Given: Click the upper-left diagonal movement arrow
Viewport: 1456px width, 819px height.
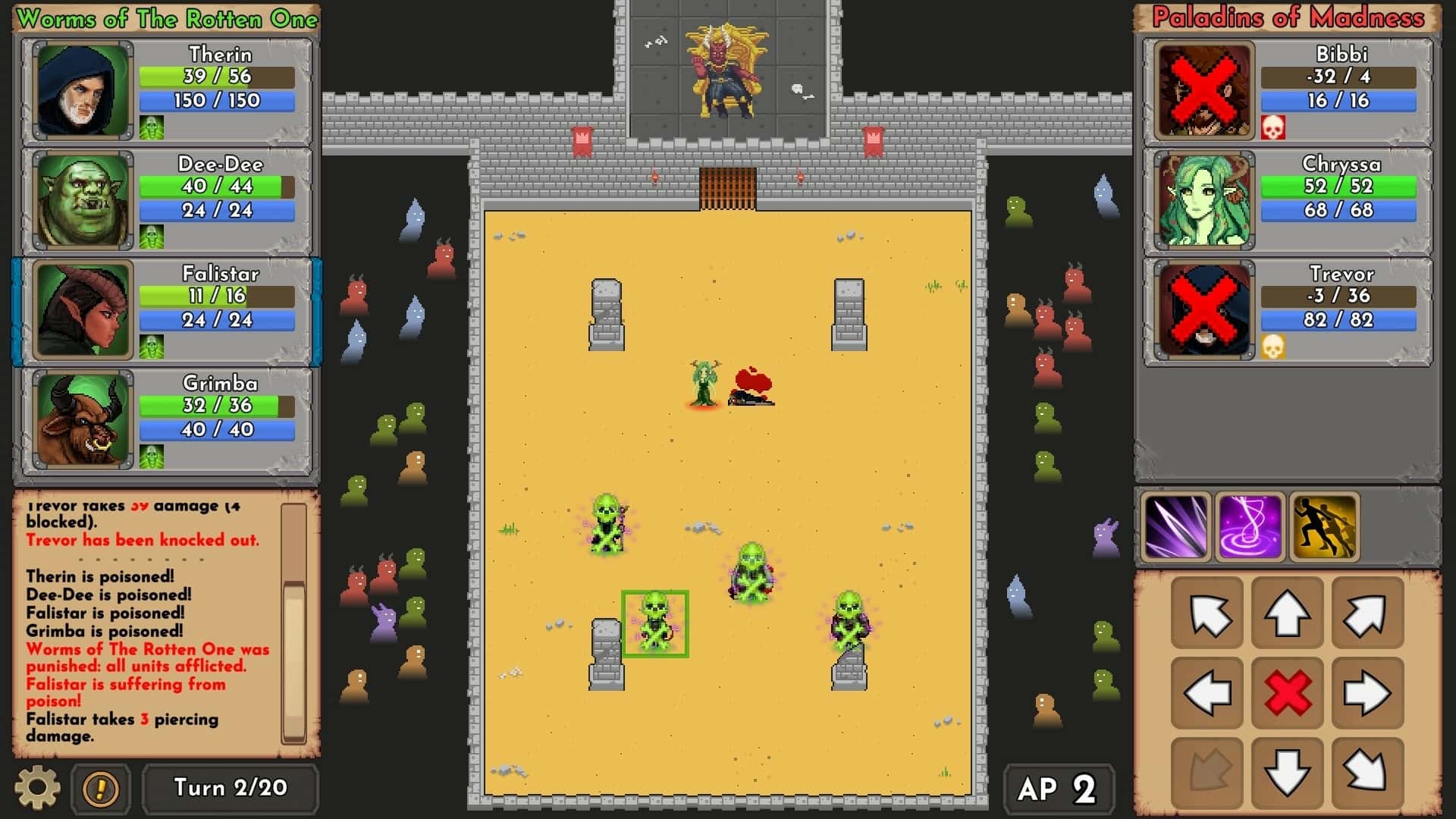Looking at the screenshot, I should pyautogui.click(x=1207, y=613).
